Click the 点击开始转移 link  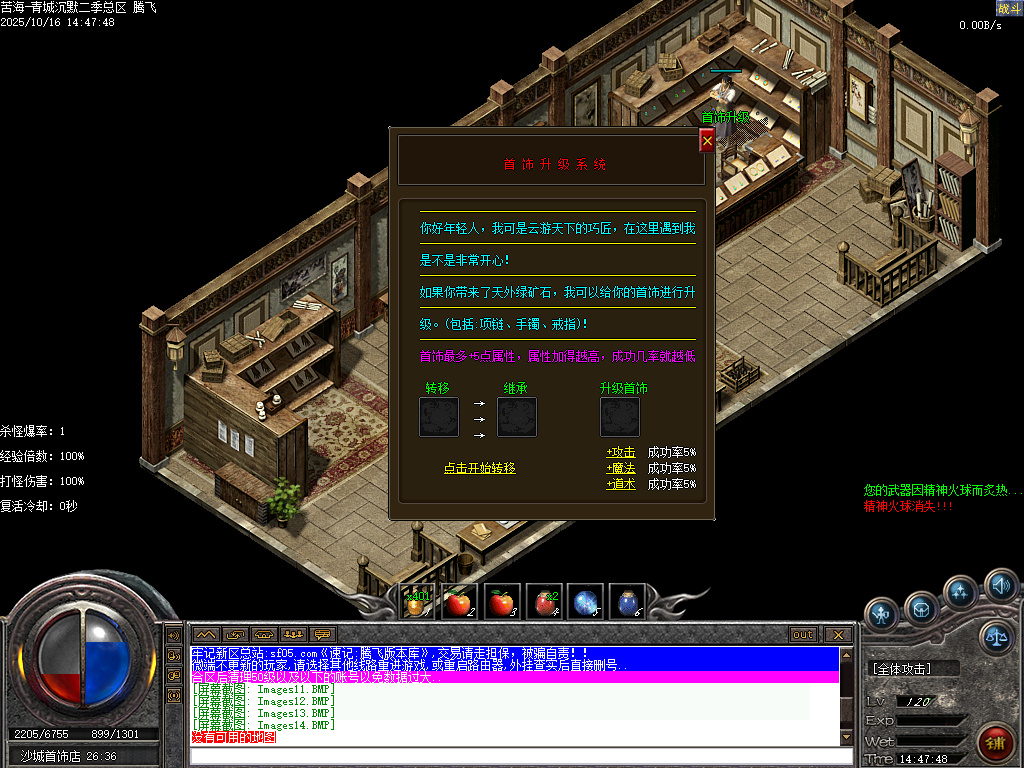point(480,468)
